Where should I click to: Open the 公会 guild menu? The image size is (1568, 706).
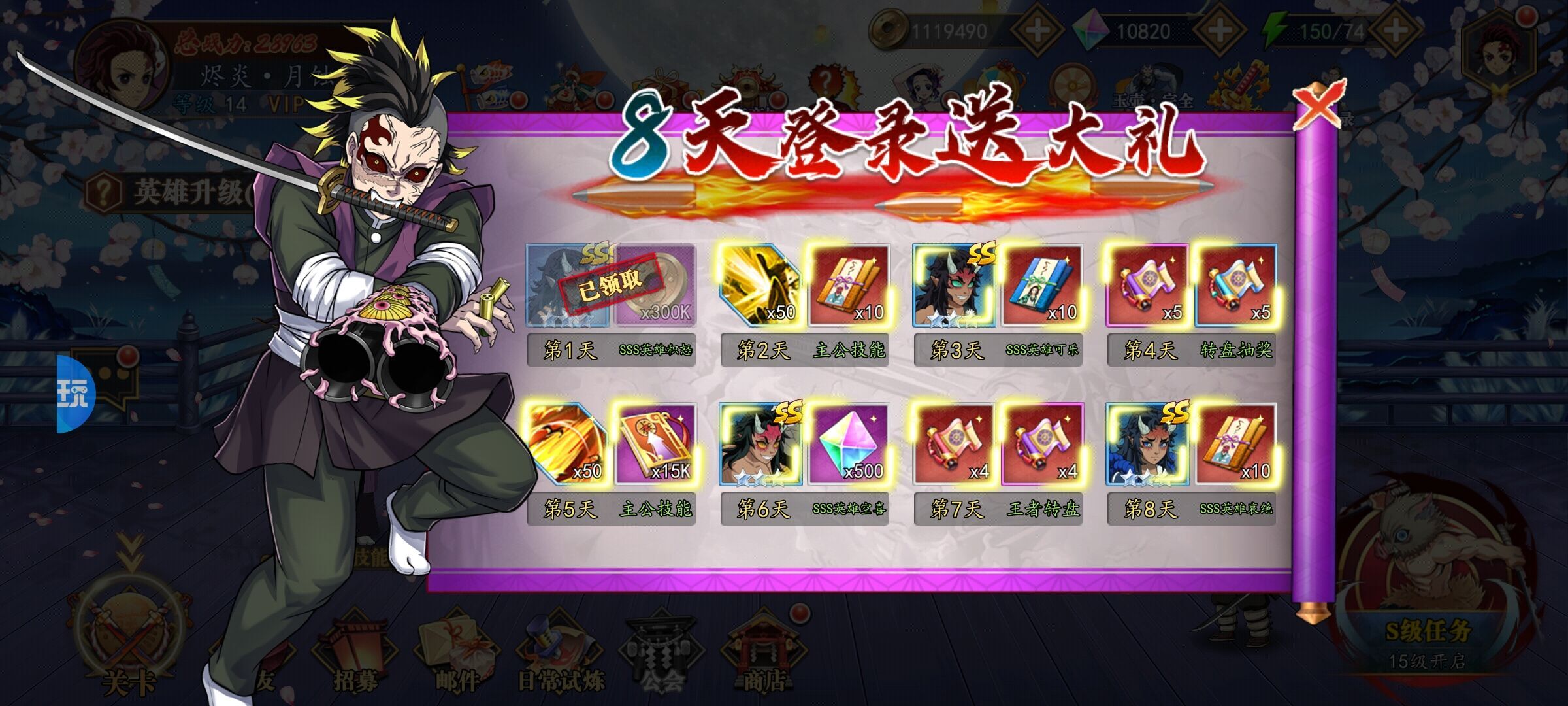(x=661, y=654)
